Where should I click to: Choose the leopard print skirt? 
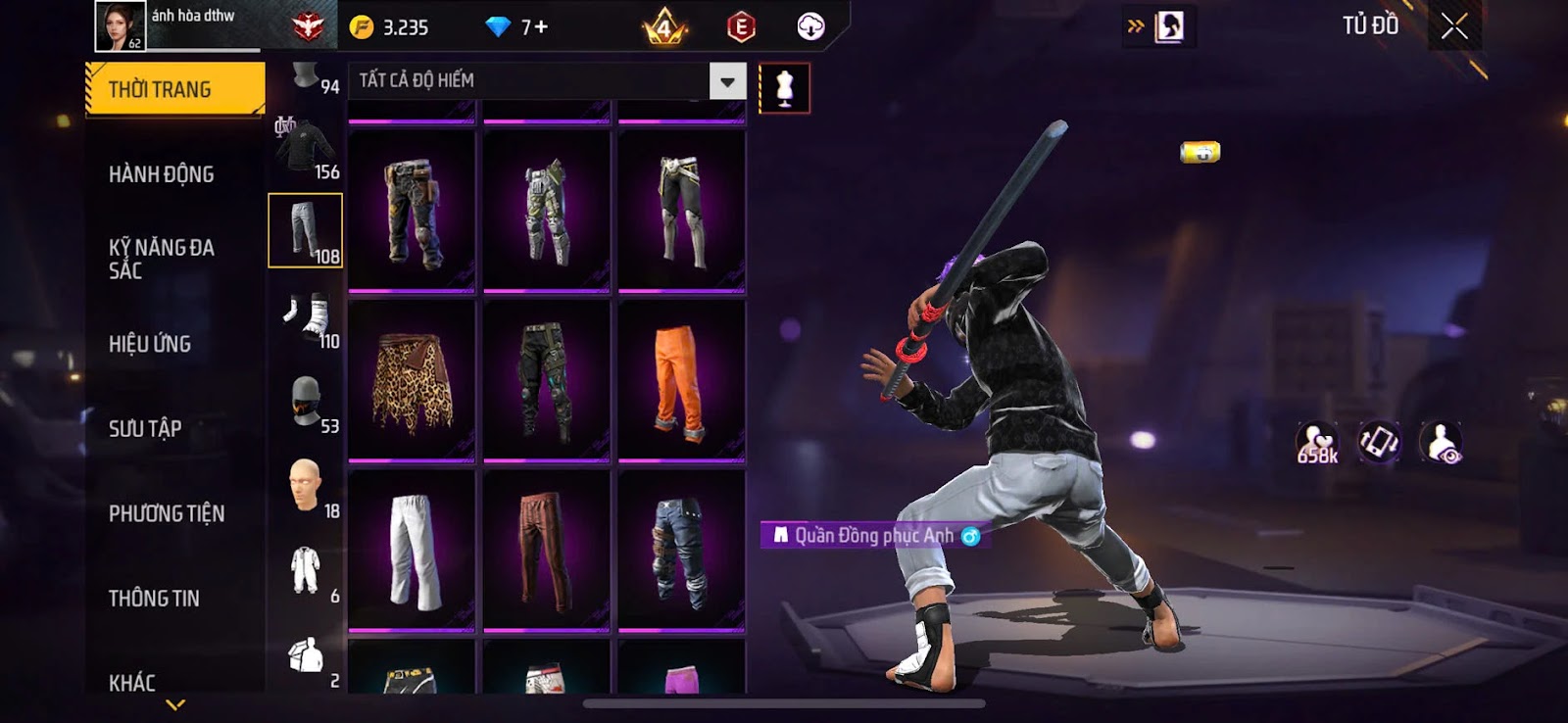point(412,380)
